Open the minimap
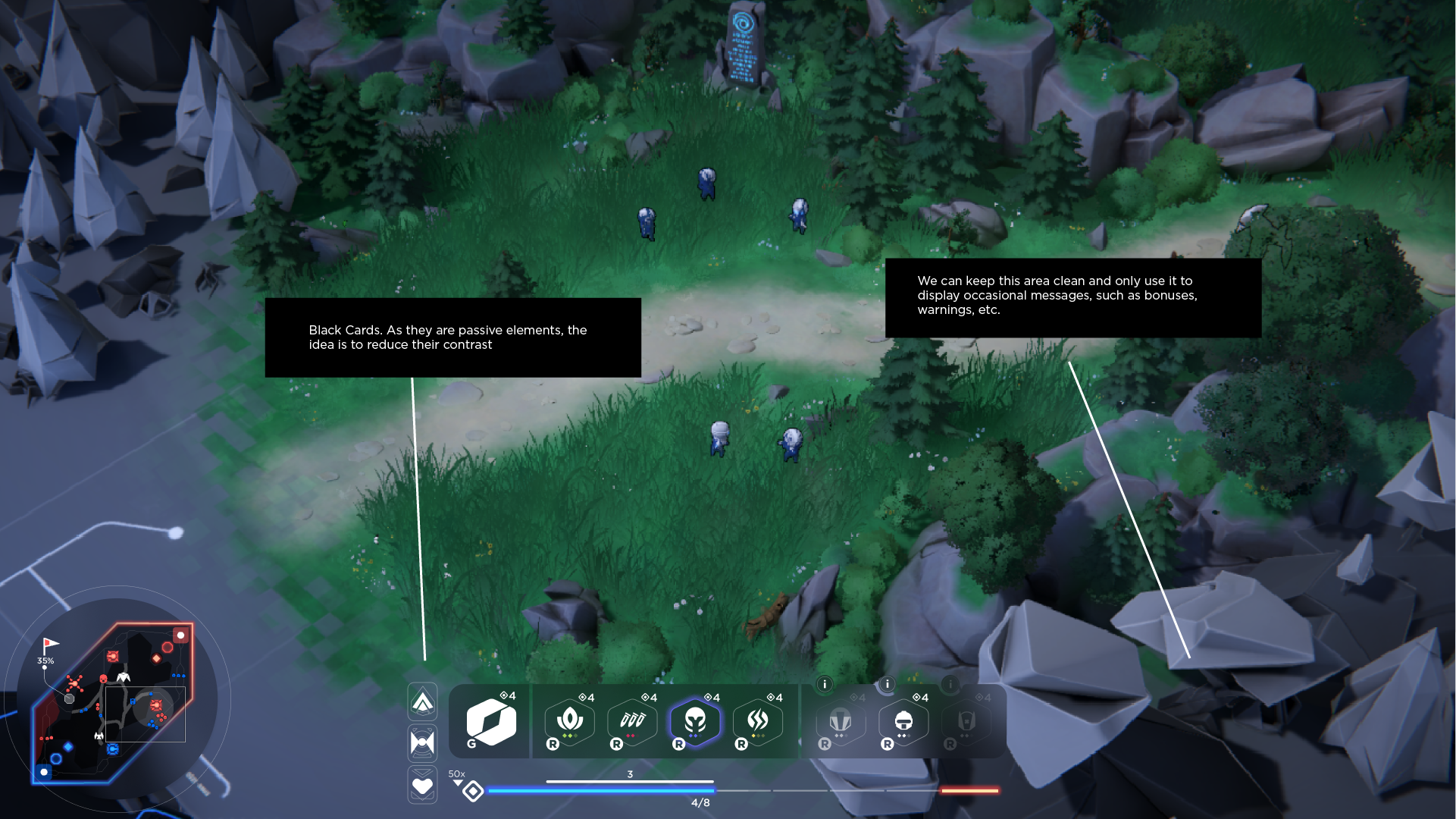This screenshot has width=1456, height=819. [114, 701]
